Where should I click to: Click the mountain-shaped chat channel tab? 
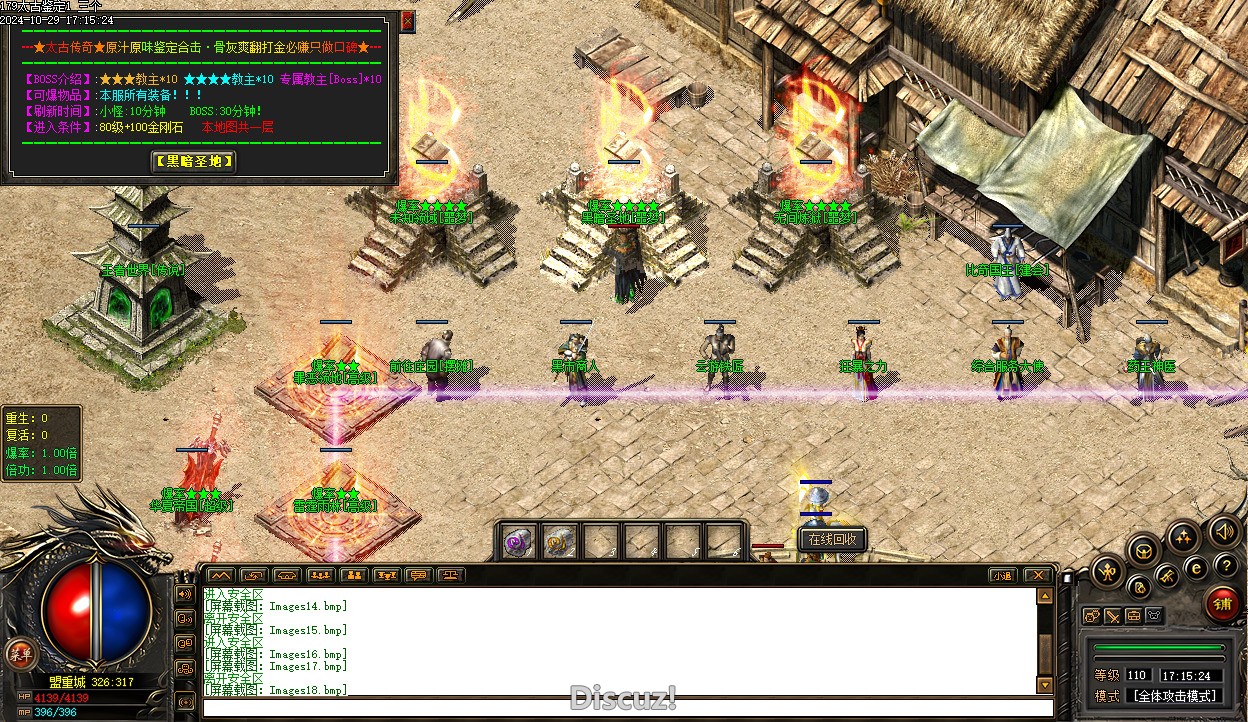click(x=220, y=576)
